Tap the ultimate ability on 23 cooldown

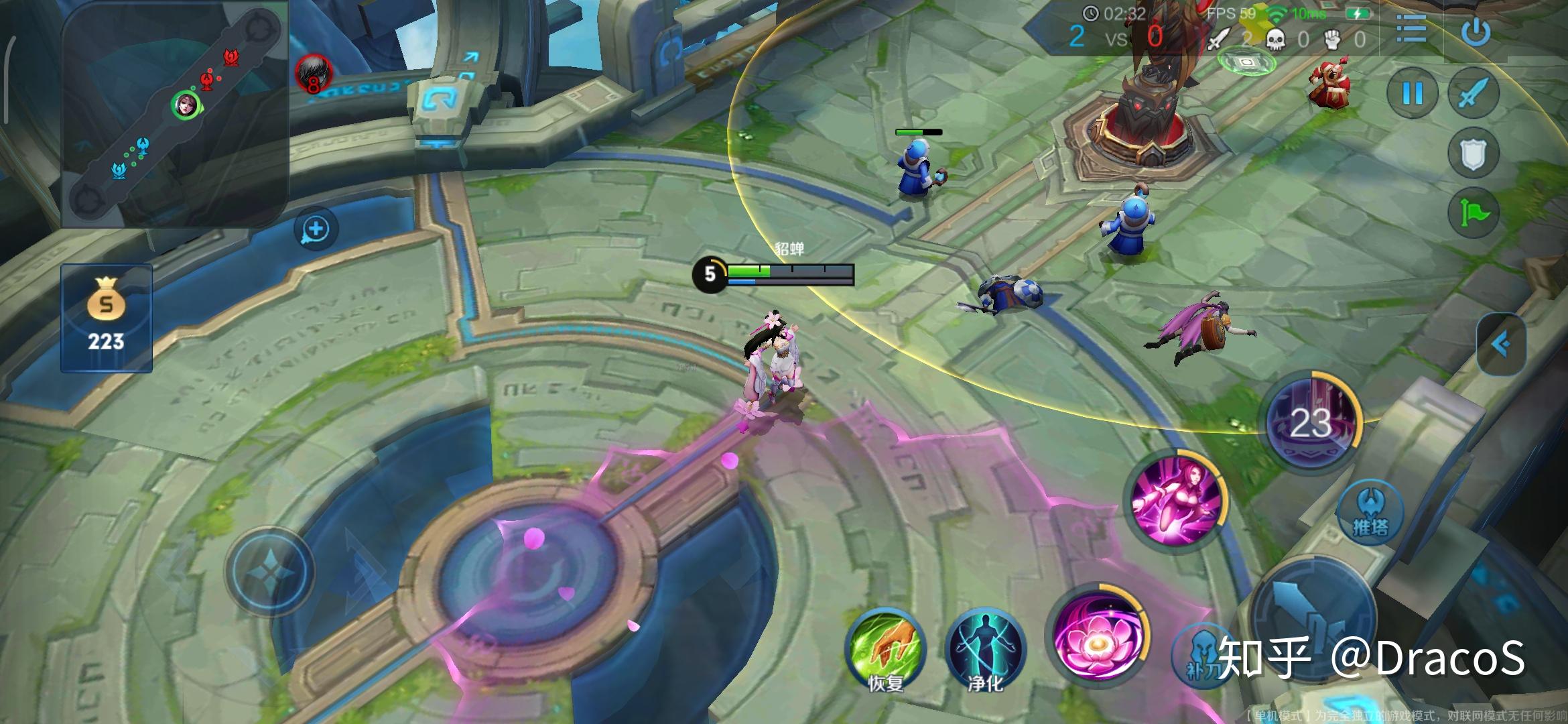(1311, 421)
